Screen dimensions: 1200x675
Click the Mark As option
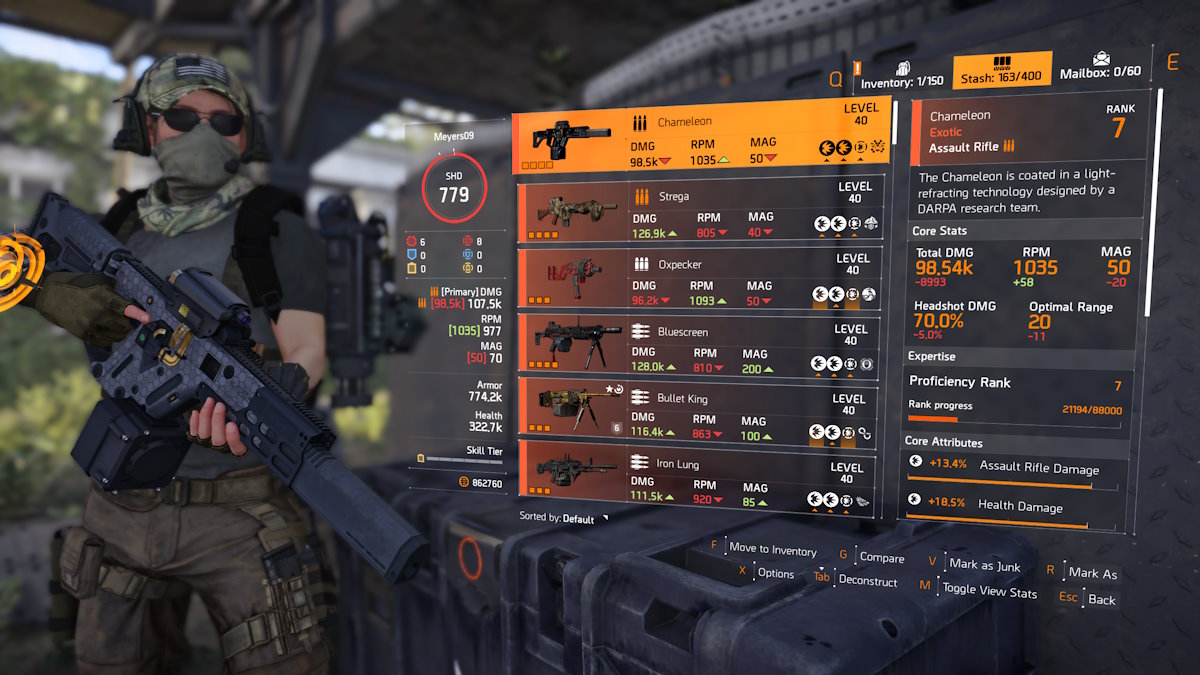[1092, 573]
